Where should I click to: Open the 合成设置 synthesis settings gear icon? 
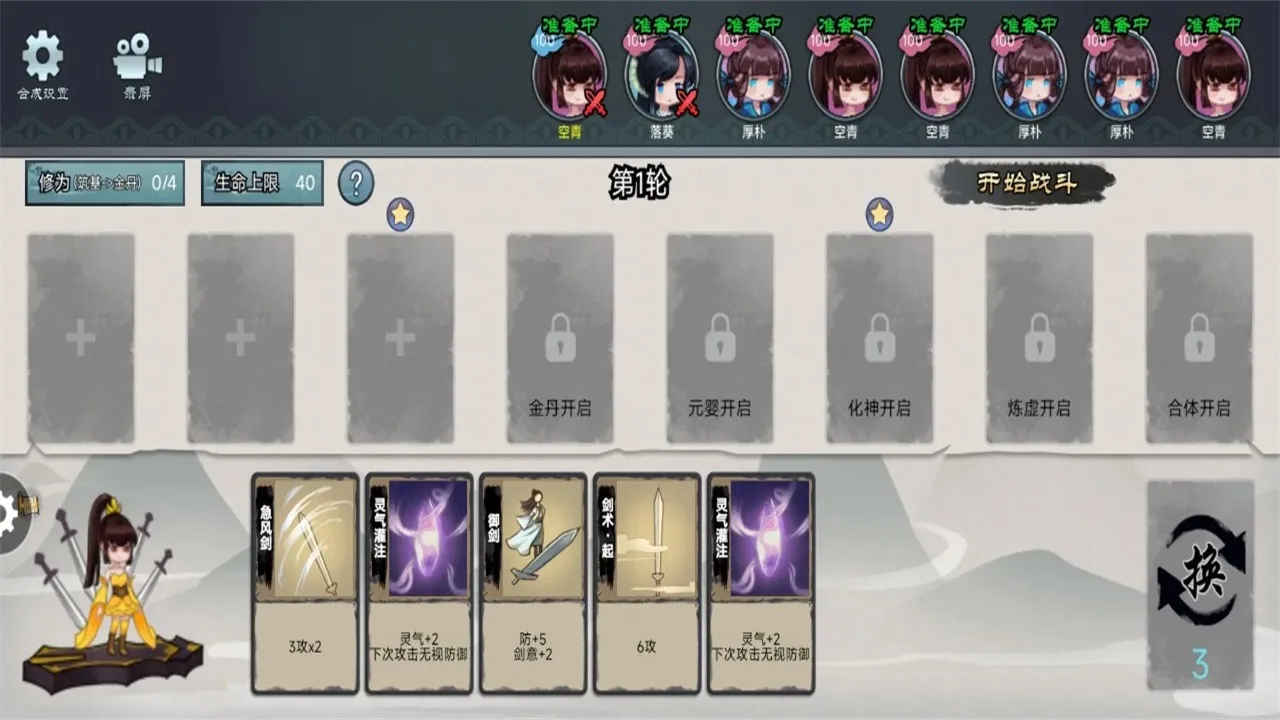pos(42,55)
